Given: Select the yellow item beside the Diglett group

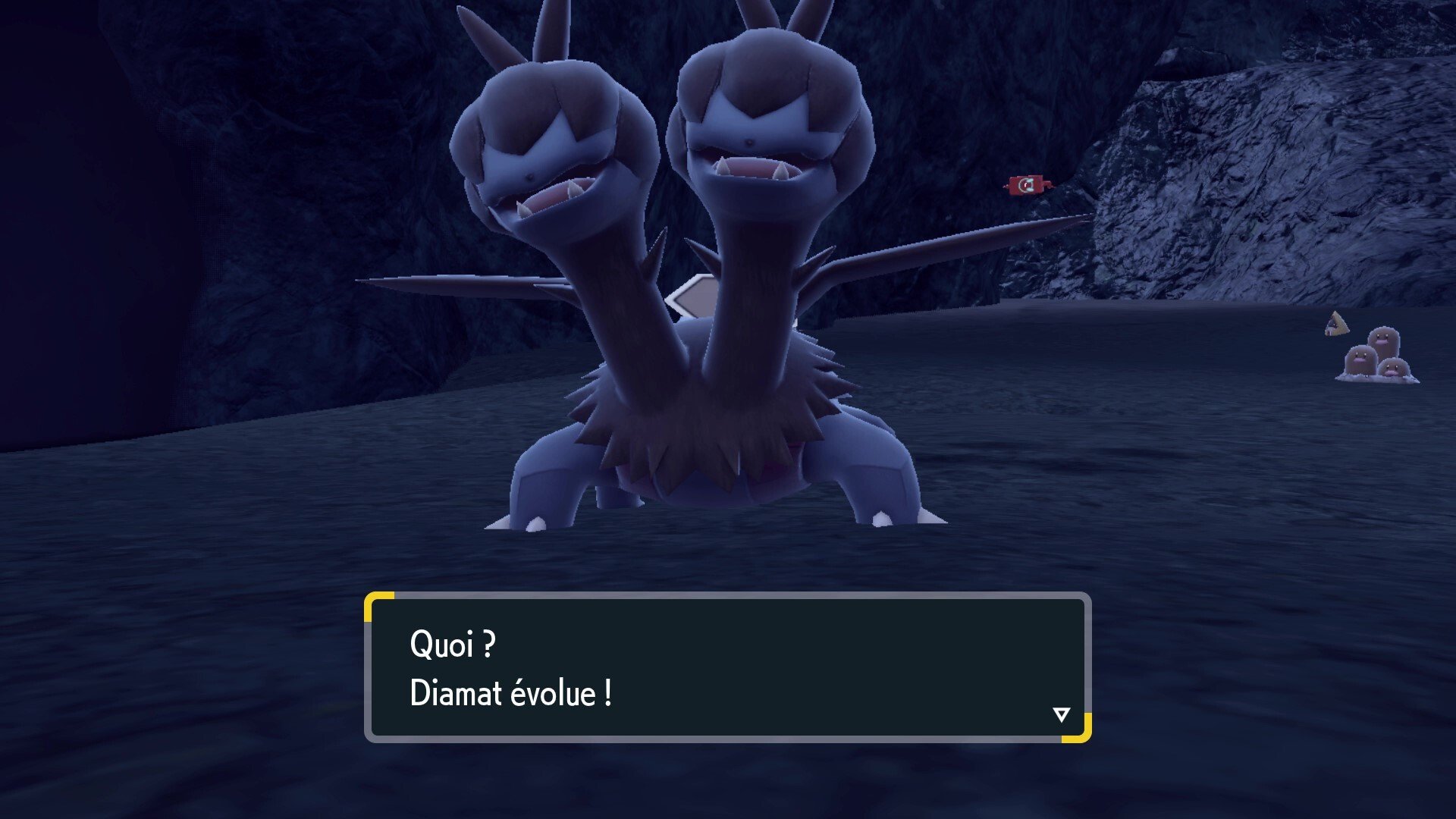Looking at the screenshot, I should click(x=1336, y=323).
